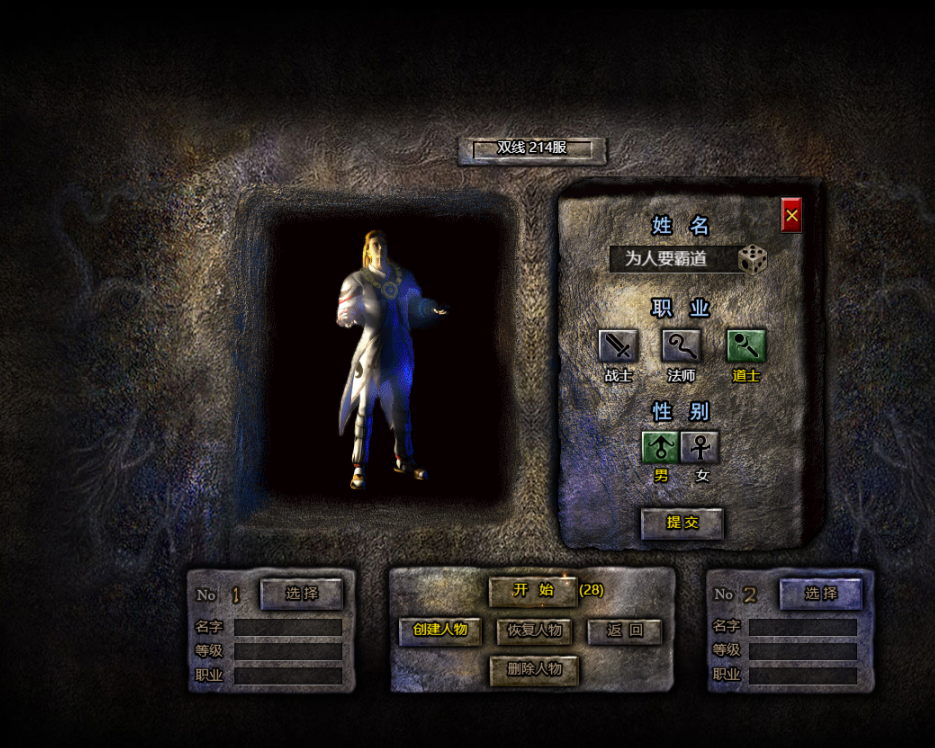Roll the dice for a random name
The width and height of the screenshot is (935, 748).
pos(752,260)
